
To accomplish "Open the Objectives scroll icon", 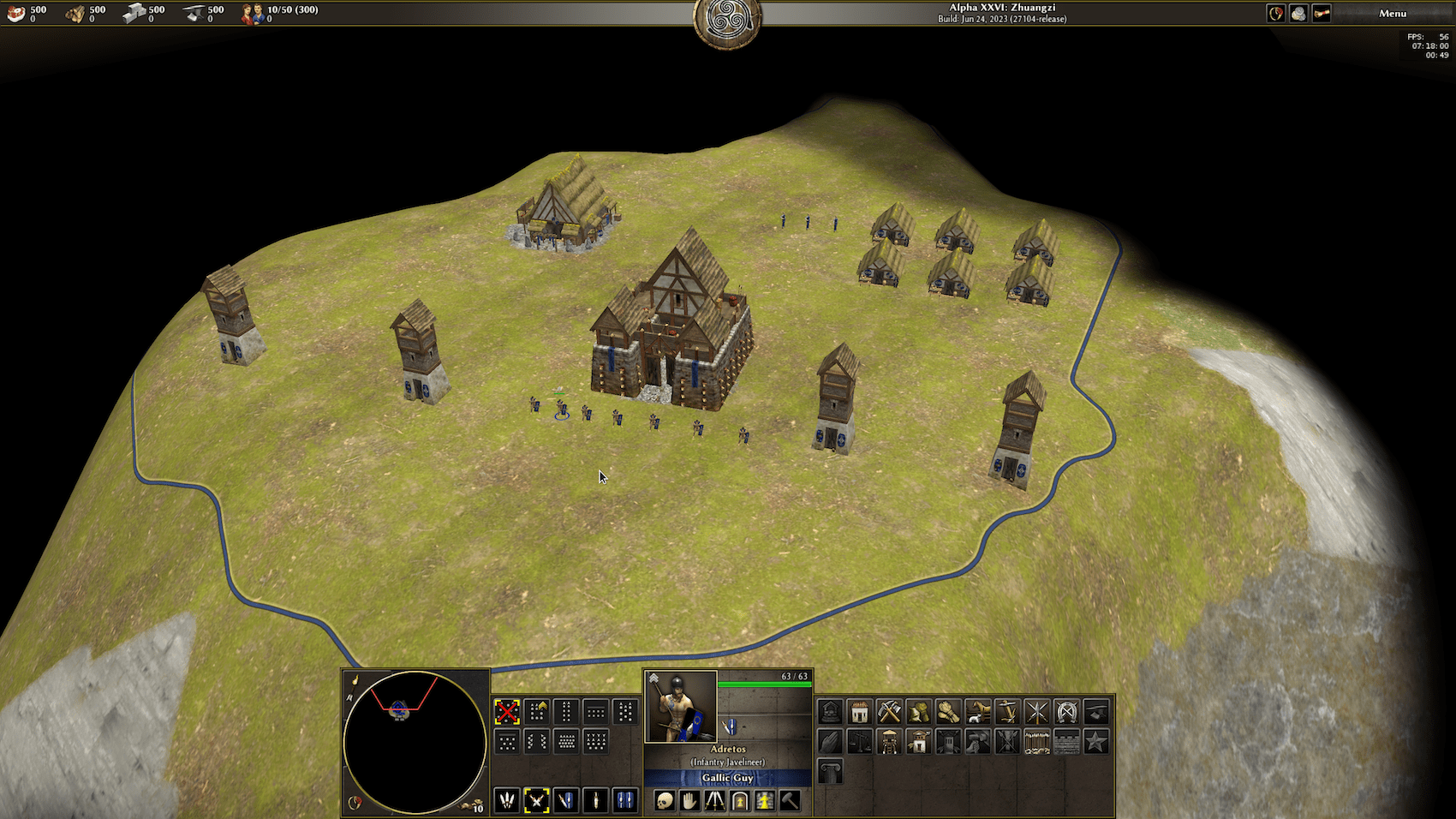I will tap(1321, 13).
